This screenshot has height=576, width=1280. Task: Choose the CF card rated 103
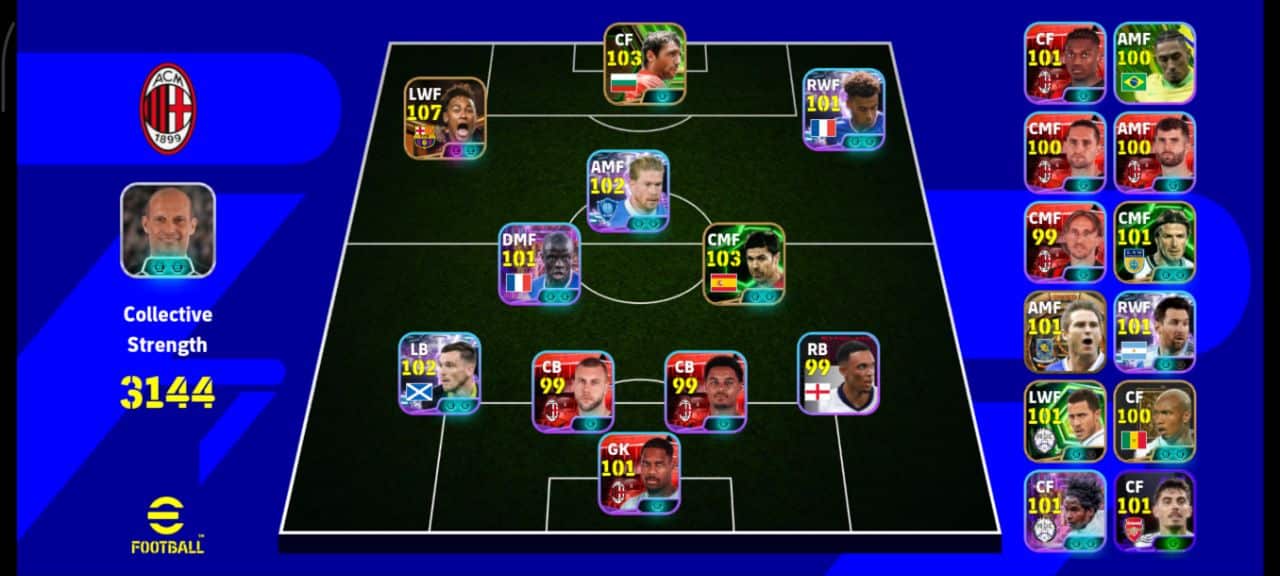tap(645, 64)
